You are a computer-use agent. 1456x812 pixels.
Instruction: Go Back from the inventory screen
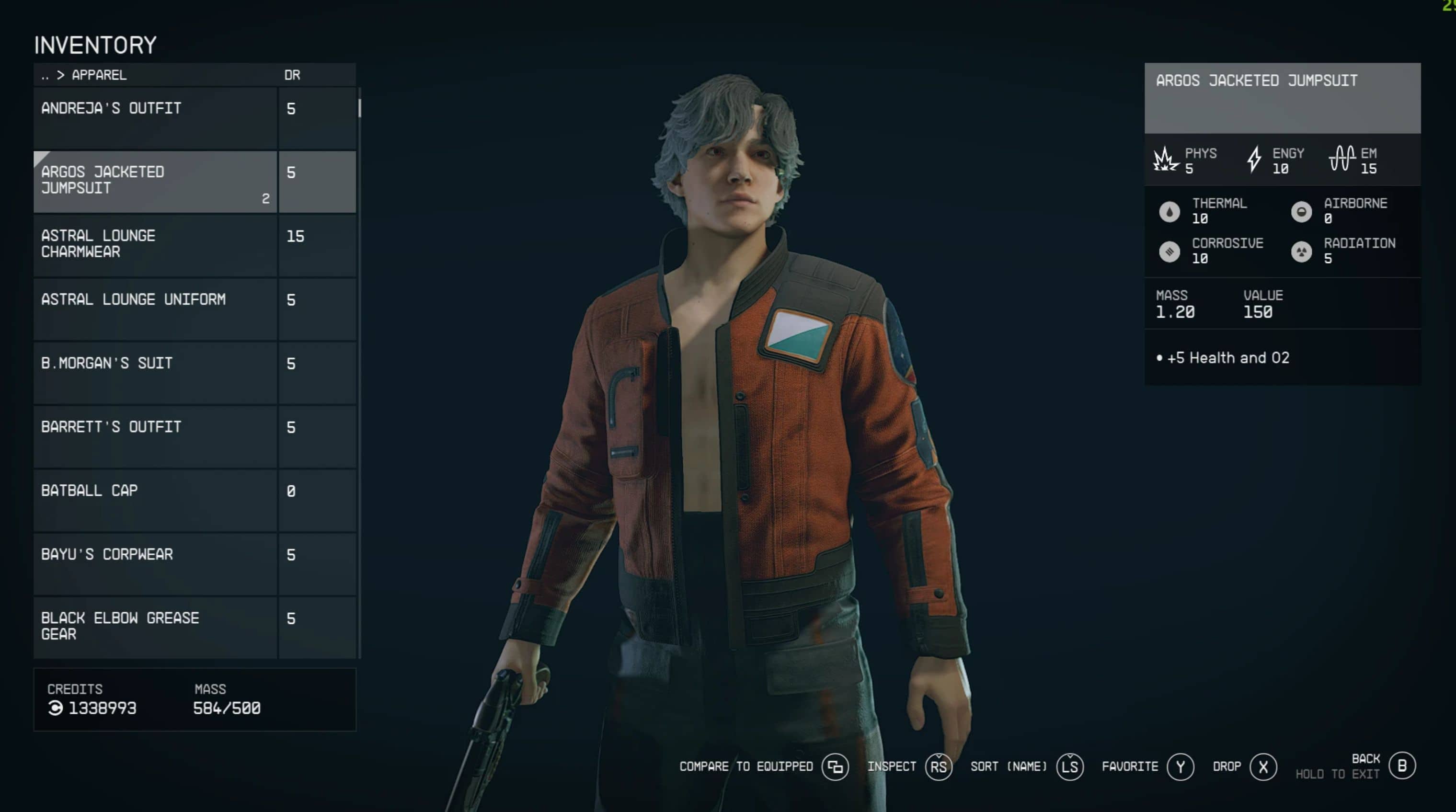(1402, 766)
